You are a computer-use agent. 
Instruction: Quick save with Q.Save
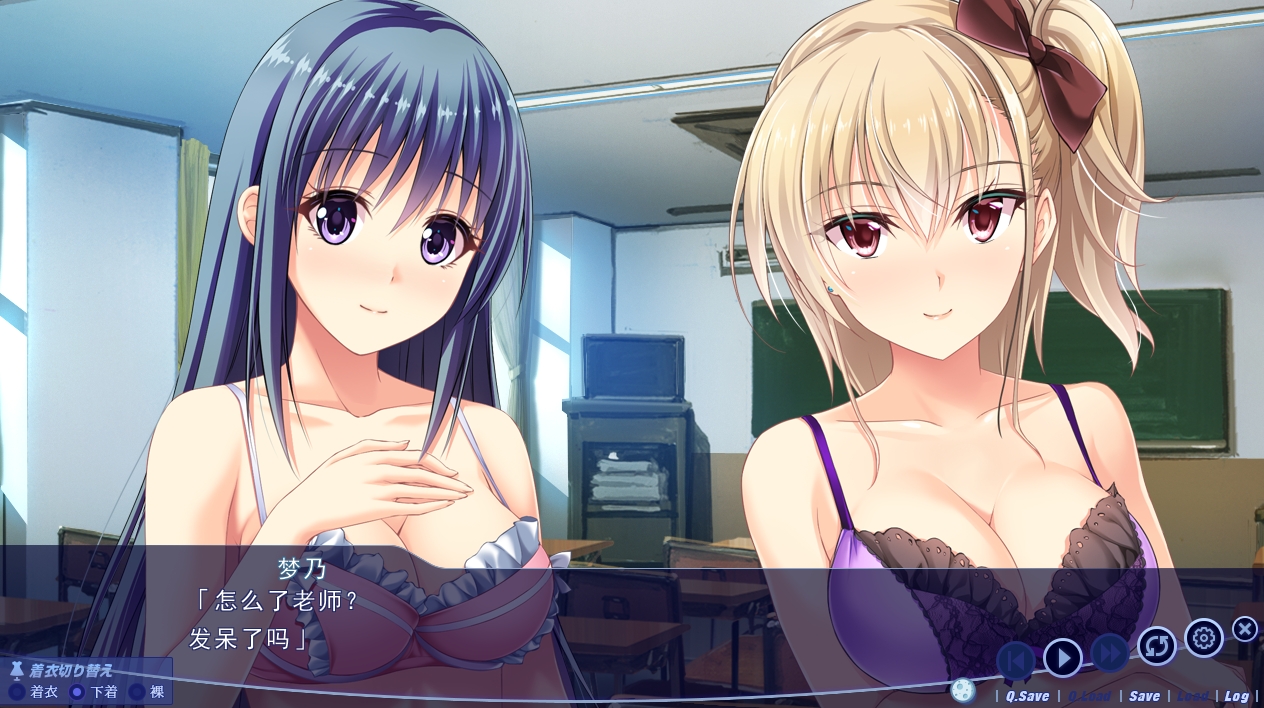1027,696
